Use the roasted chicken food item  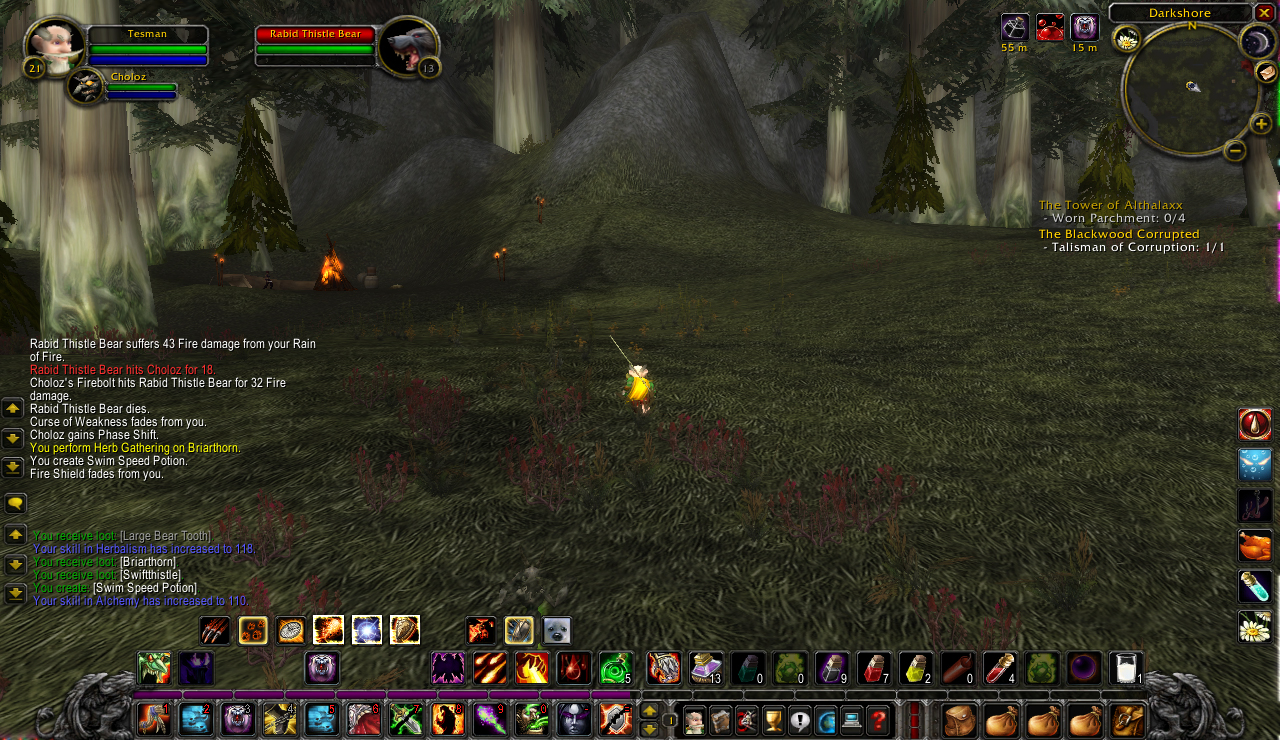[1255, 546]
